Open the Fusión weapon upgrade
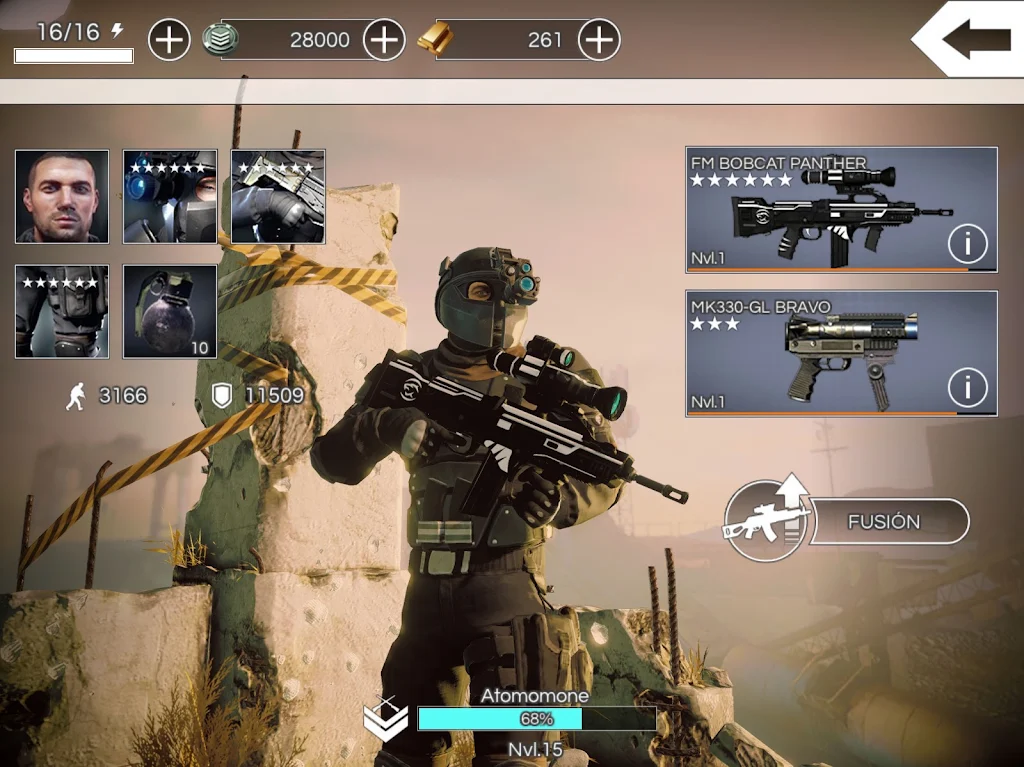This screenshot has height=767, width=1024. point(882,521)
